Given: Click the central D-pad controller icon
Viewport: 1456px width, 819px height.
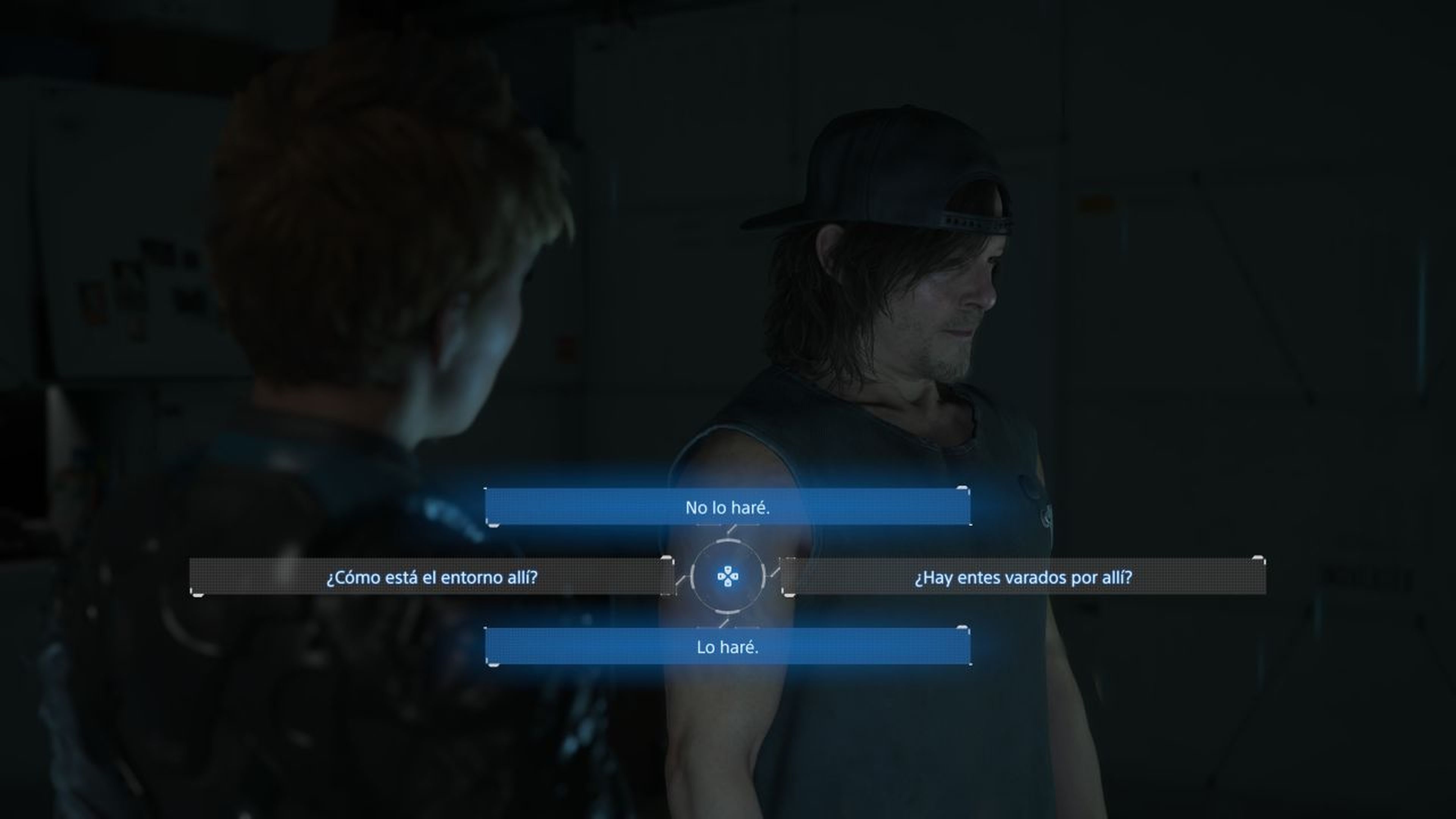Looking at the screenshot, I should point(728,576).
